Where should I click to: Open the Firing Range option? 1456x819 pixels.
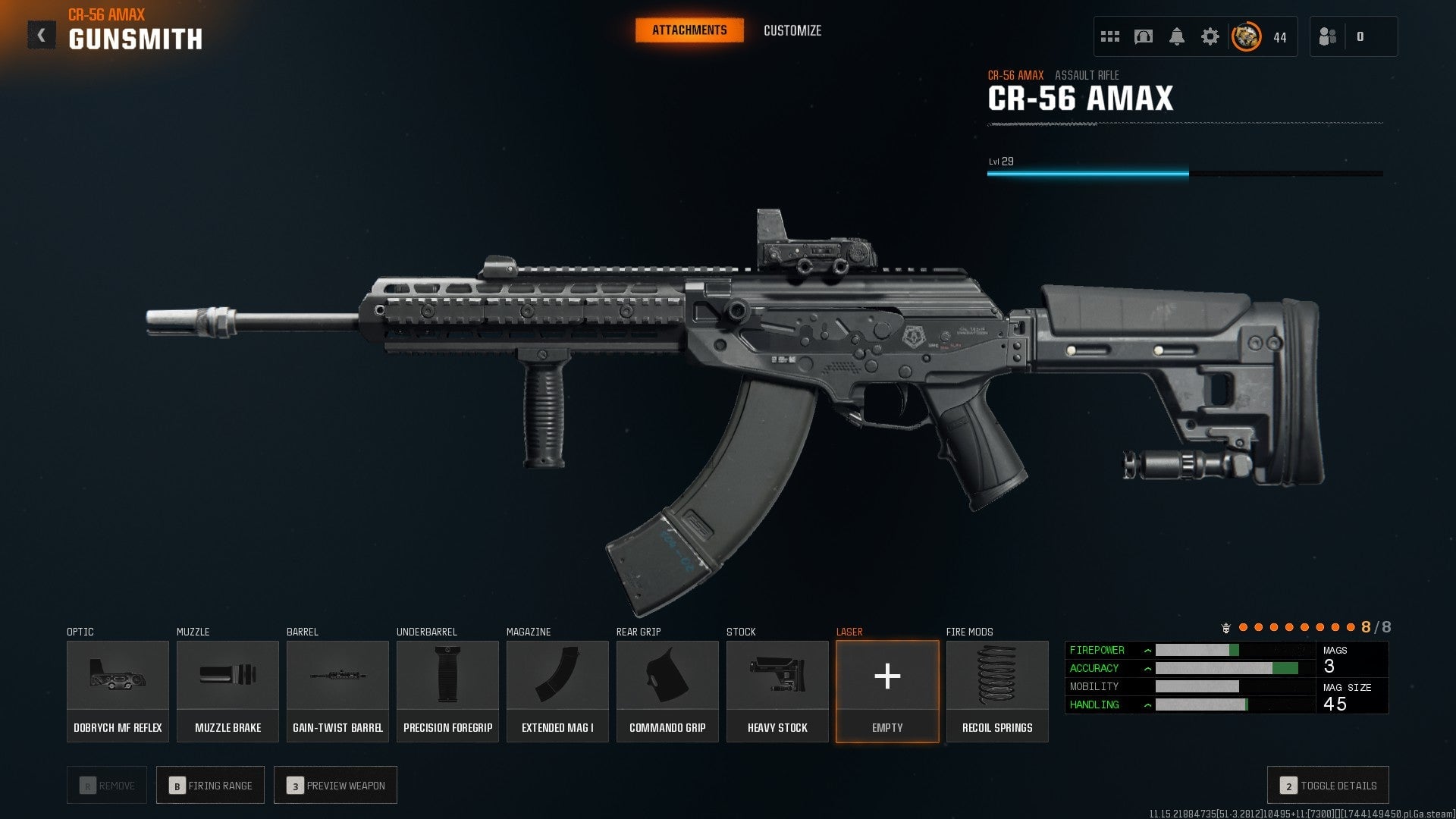(x=210, y=785)
